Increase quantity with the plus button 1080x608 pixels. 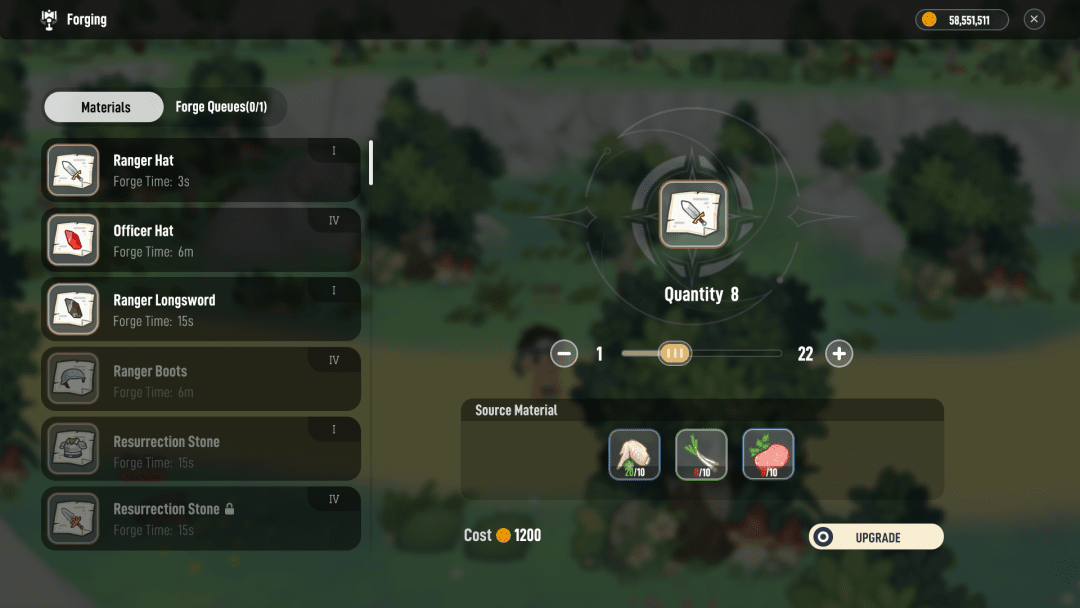coord(839,353)
